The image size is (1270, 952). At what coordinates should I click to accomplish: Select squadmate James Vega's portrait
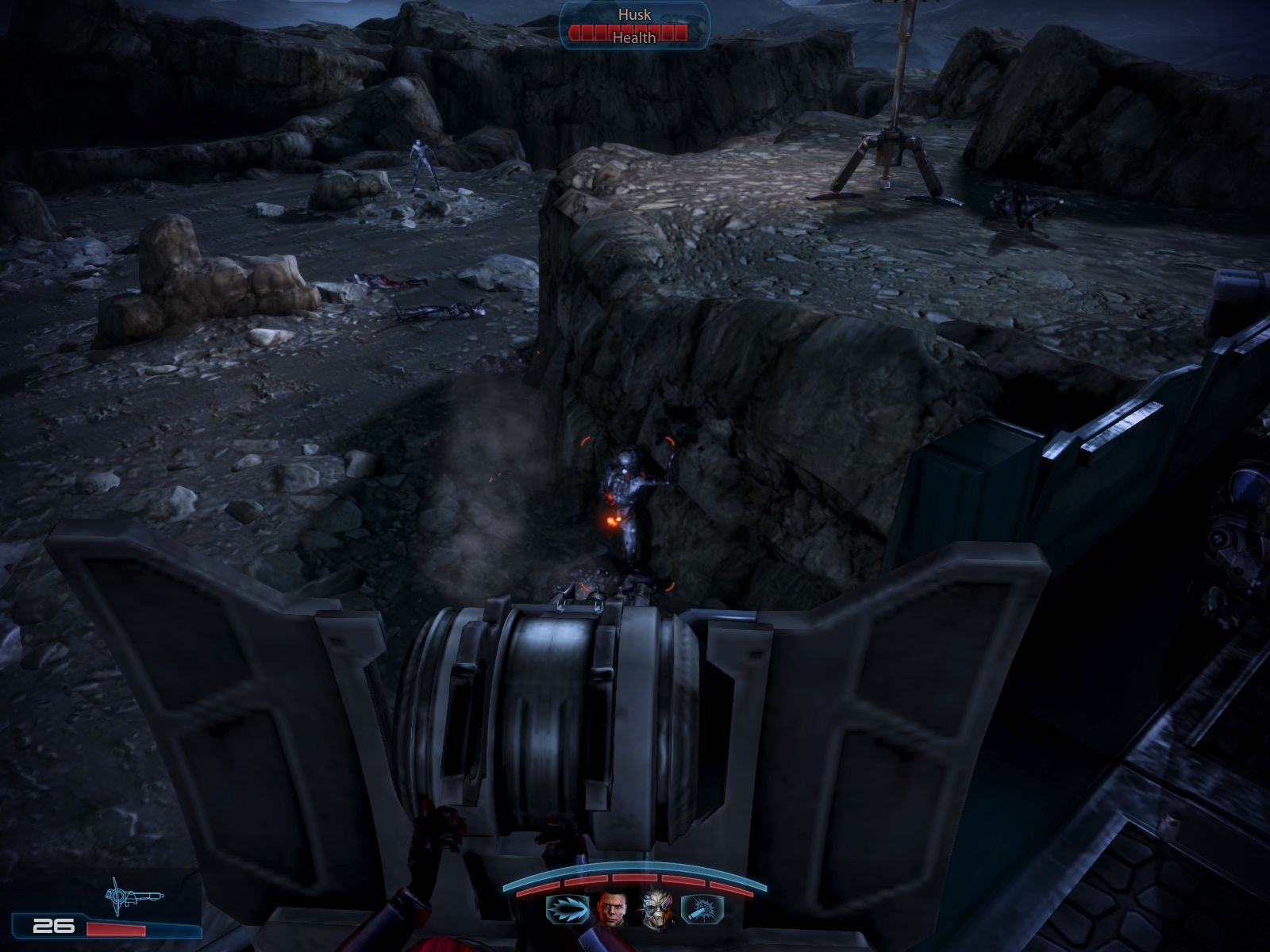612,908
